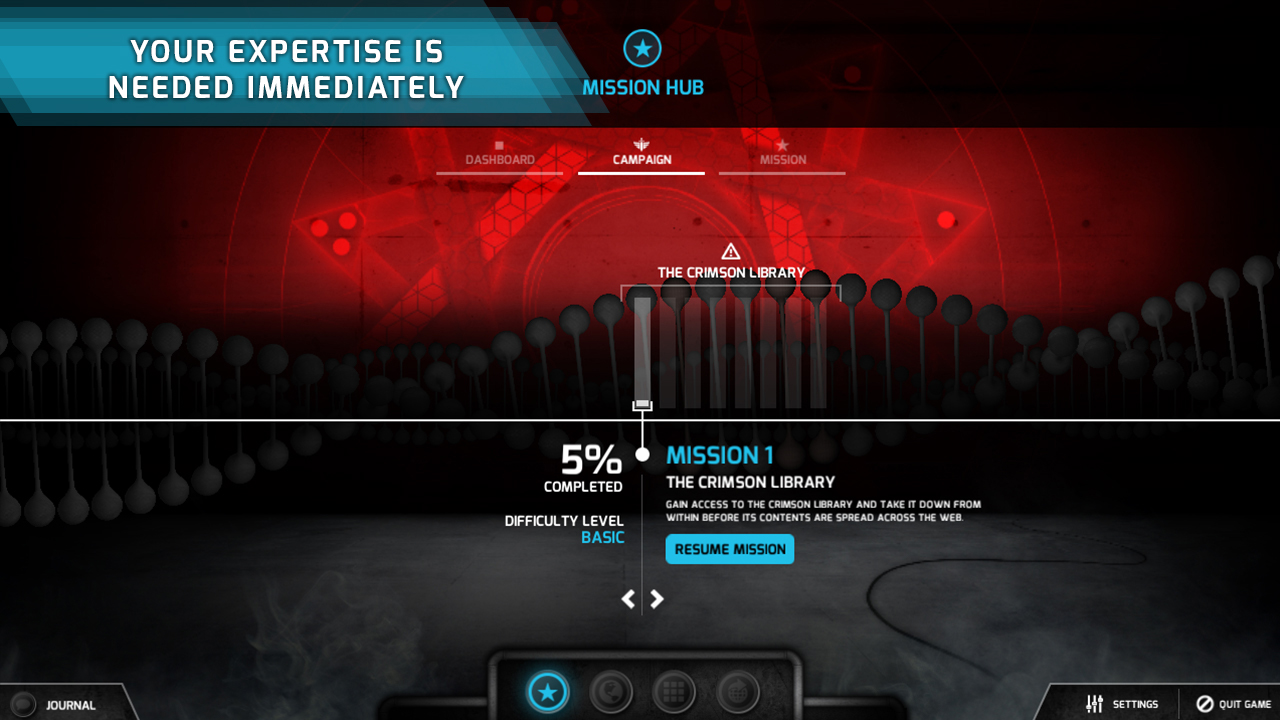Open the Mission tab
Screen dimensions: 1280x720
coord(782,158)
